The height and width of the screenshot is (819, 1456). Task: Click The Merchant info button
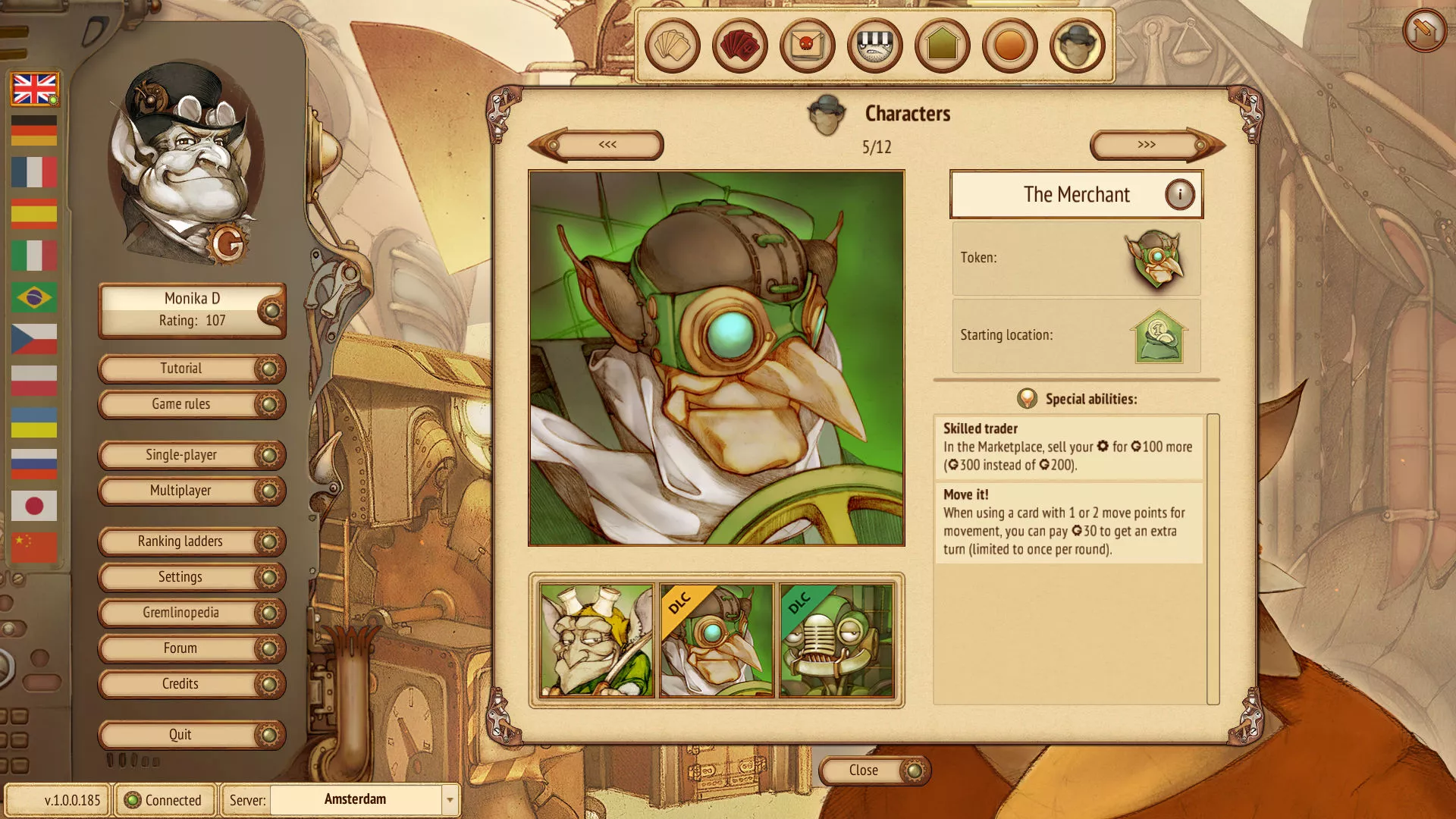pos(1179,194)
